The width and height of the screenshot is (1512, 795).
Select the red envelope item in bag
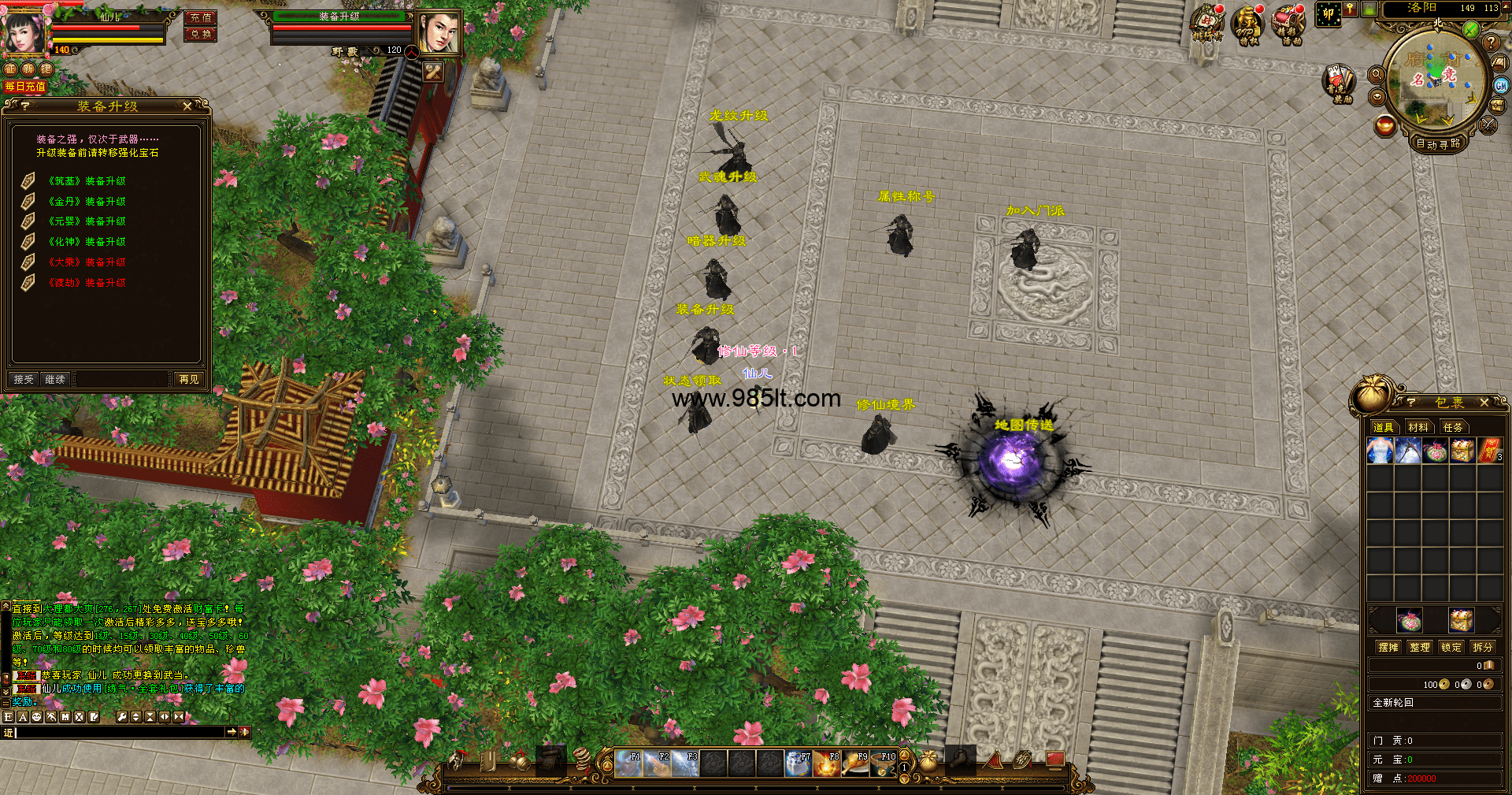pyautogui.click(x=1489, y=451)
